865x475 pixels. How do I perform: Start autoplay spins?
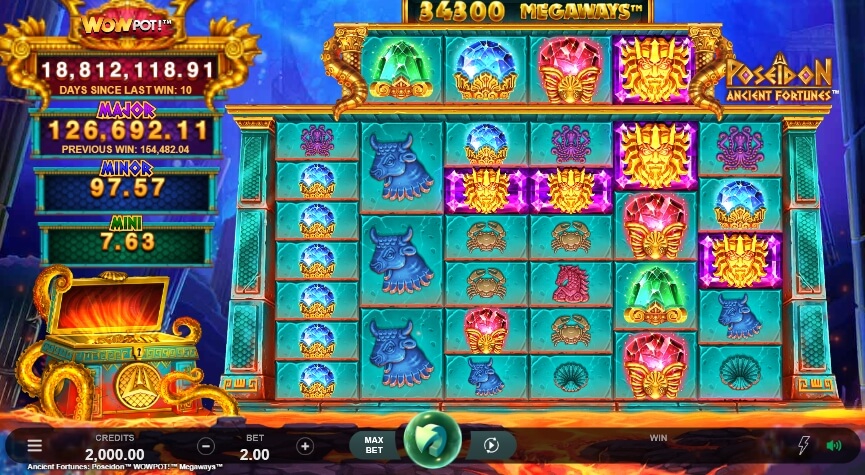click(491, 446)
